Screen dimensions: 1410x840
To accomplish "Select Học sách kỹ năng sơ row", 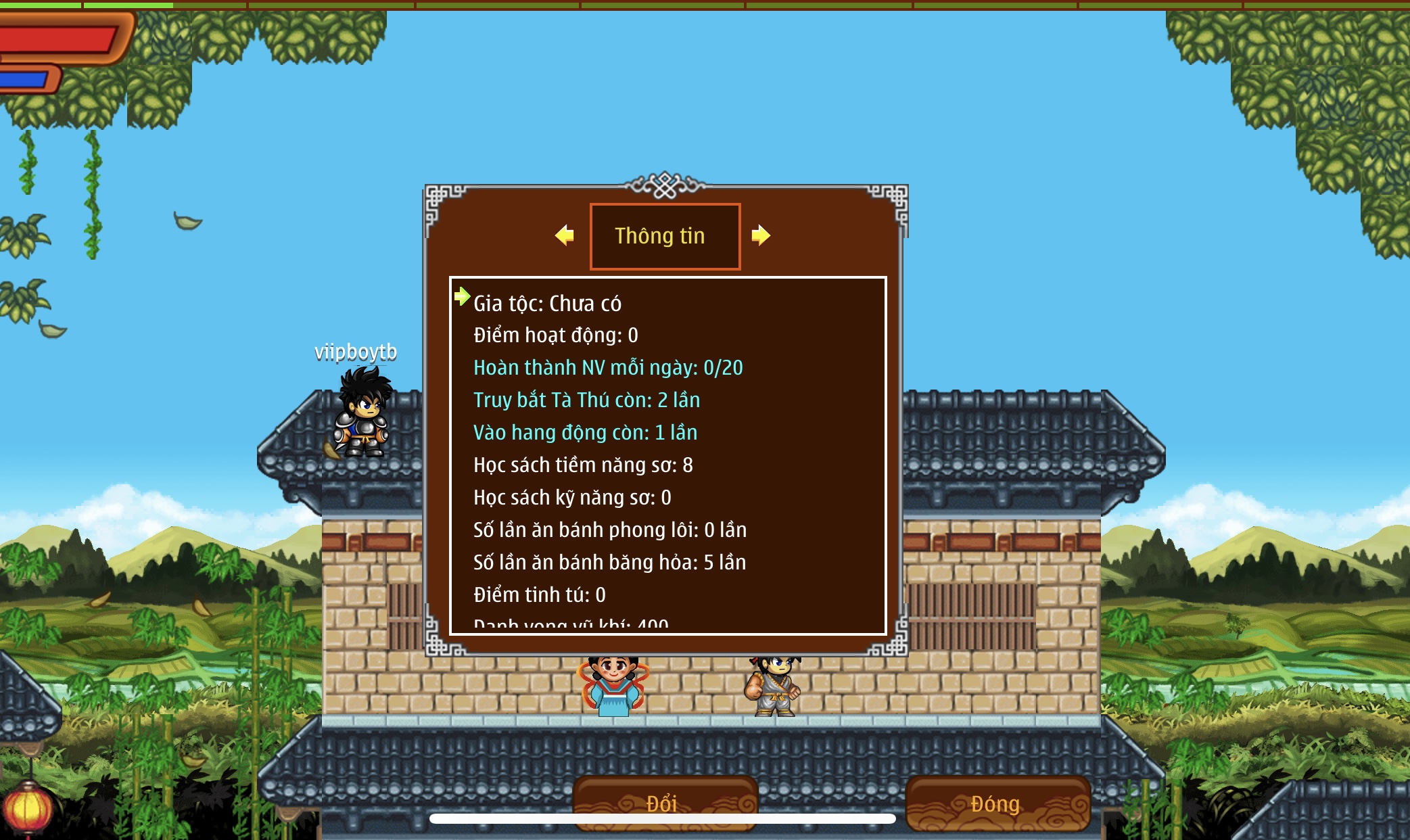I will [572, 498].
